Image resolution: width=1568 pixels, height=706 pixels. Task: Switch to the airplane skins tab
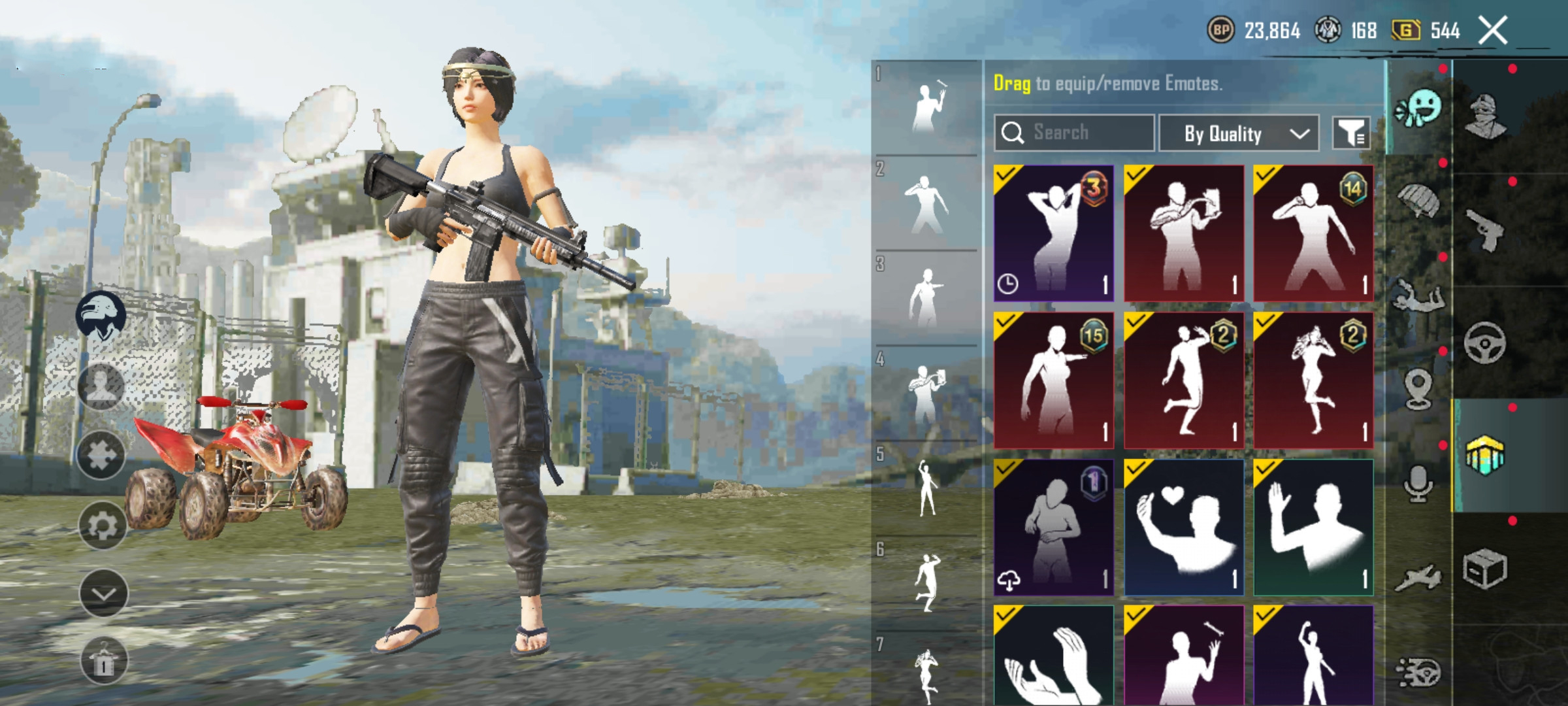[x=1418, y=578]
